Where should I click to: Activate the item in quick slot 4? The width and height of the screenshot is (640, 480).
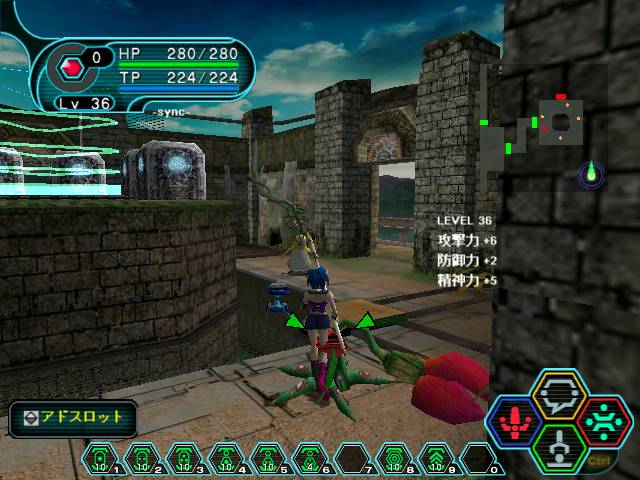(224, 459)
